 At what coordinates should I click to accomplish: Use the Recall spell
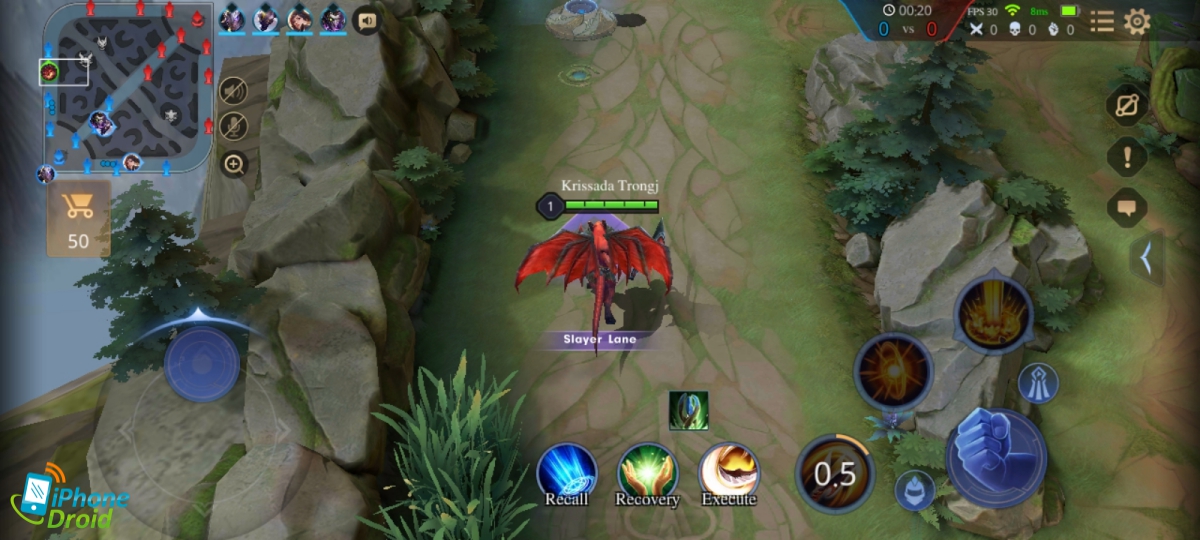tap(567, 474)
